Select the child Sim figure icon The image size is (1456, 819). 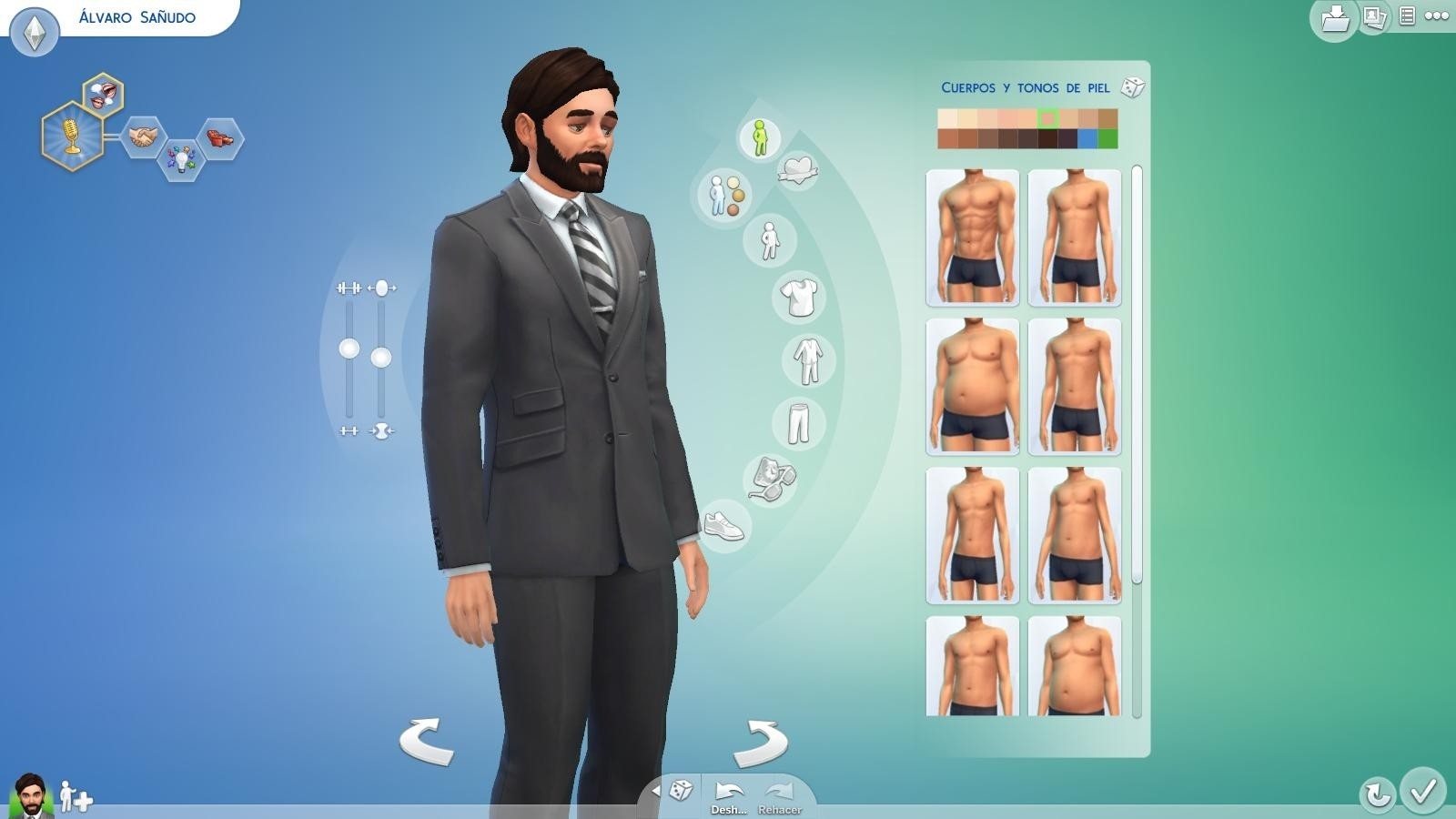(772, 239)
